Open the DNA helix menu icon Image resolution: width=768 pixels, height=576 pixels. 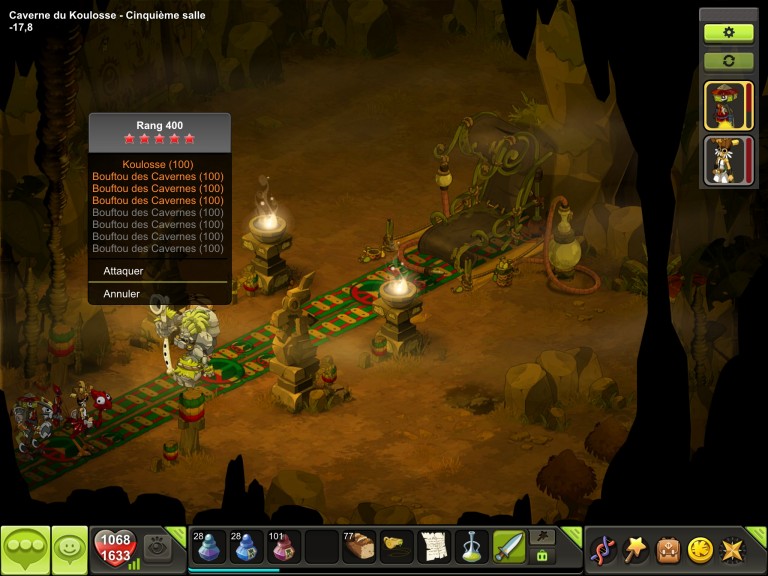coord(603,549)
